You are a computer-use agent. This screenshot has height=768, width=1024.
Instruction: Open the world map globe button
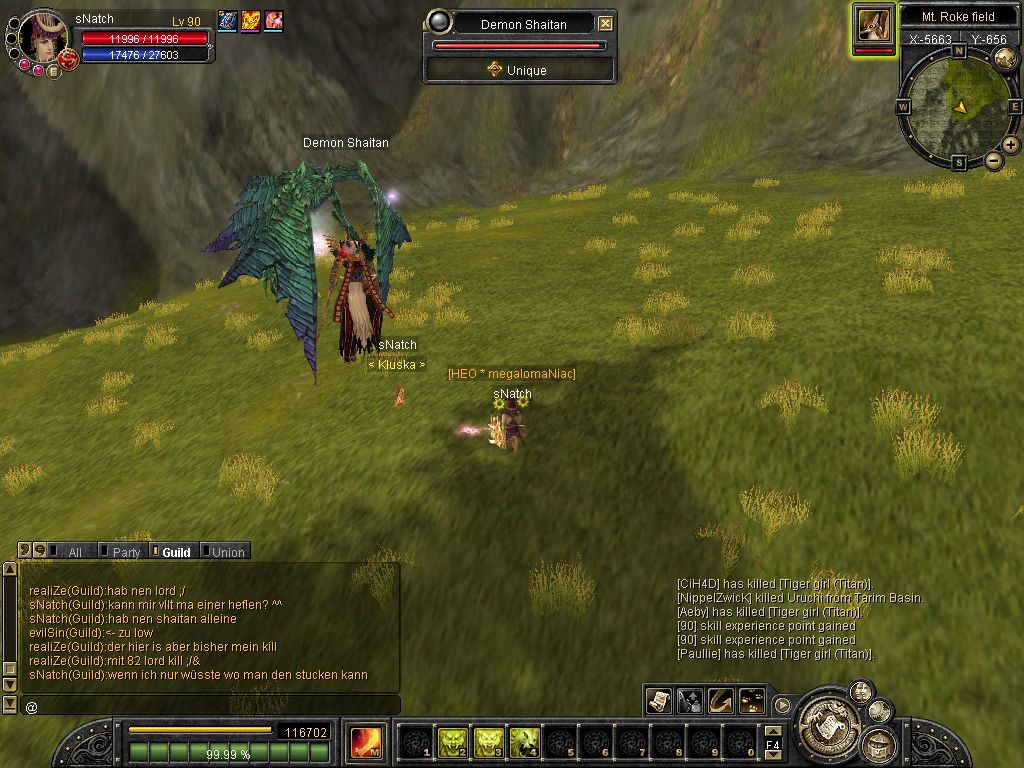[1005, 58]
